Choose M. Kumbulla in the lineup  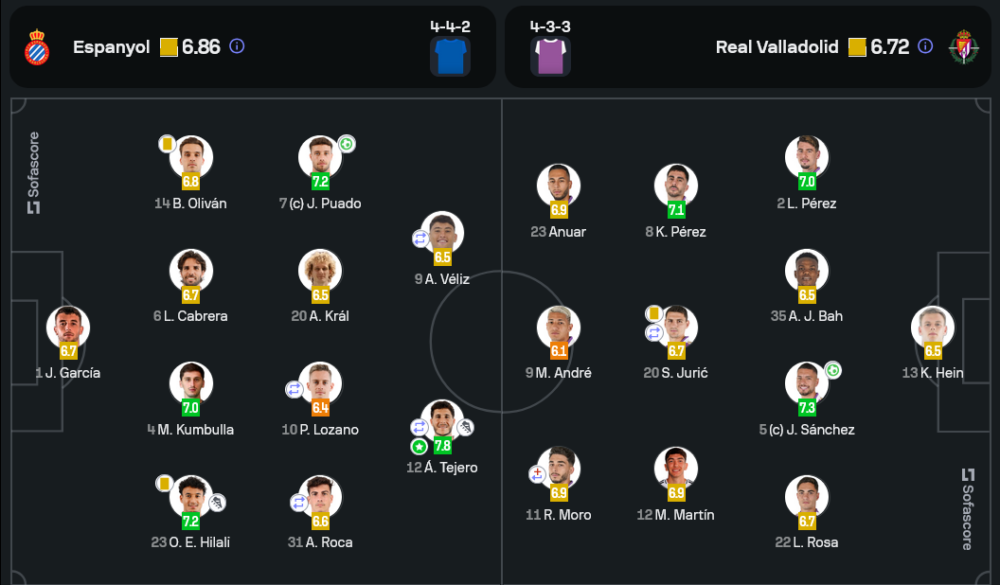190,385
